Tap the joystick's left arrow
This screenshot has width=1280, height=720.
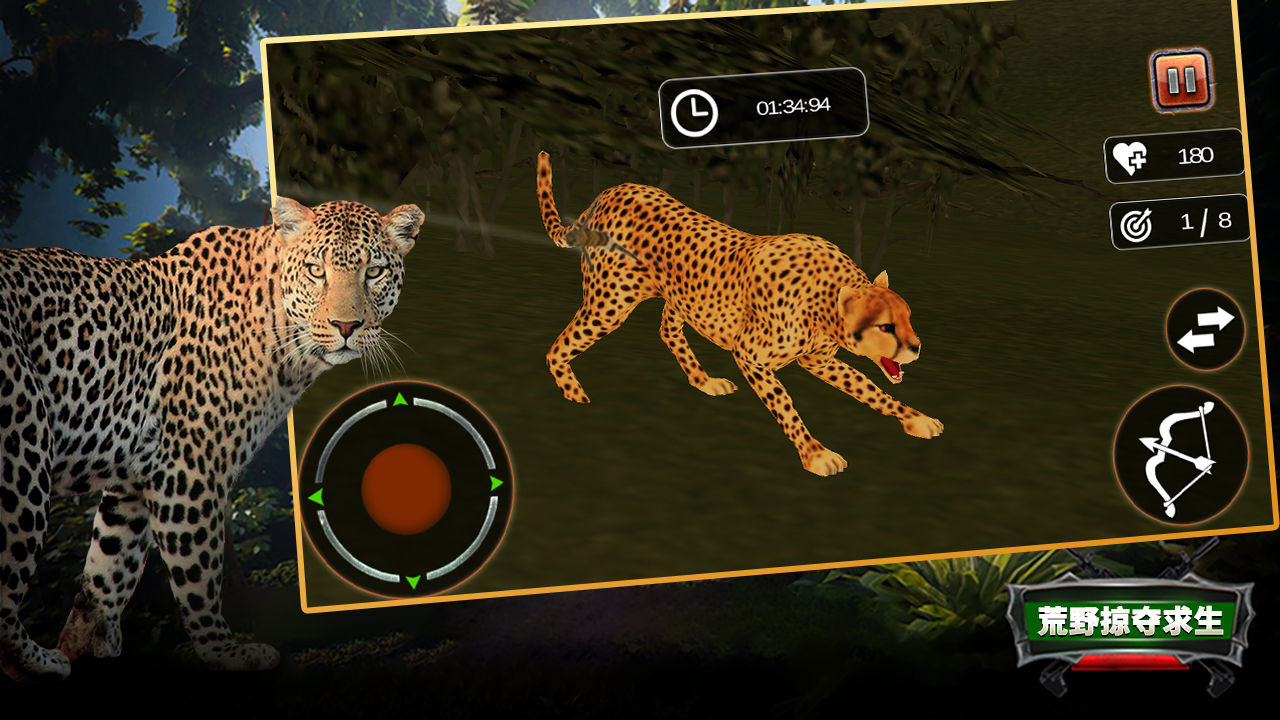tap(316, 497)
